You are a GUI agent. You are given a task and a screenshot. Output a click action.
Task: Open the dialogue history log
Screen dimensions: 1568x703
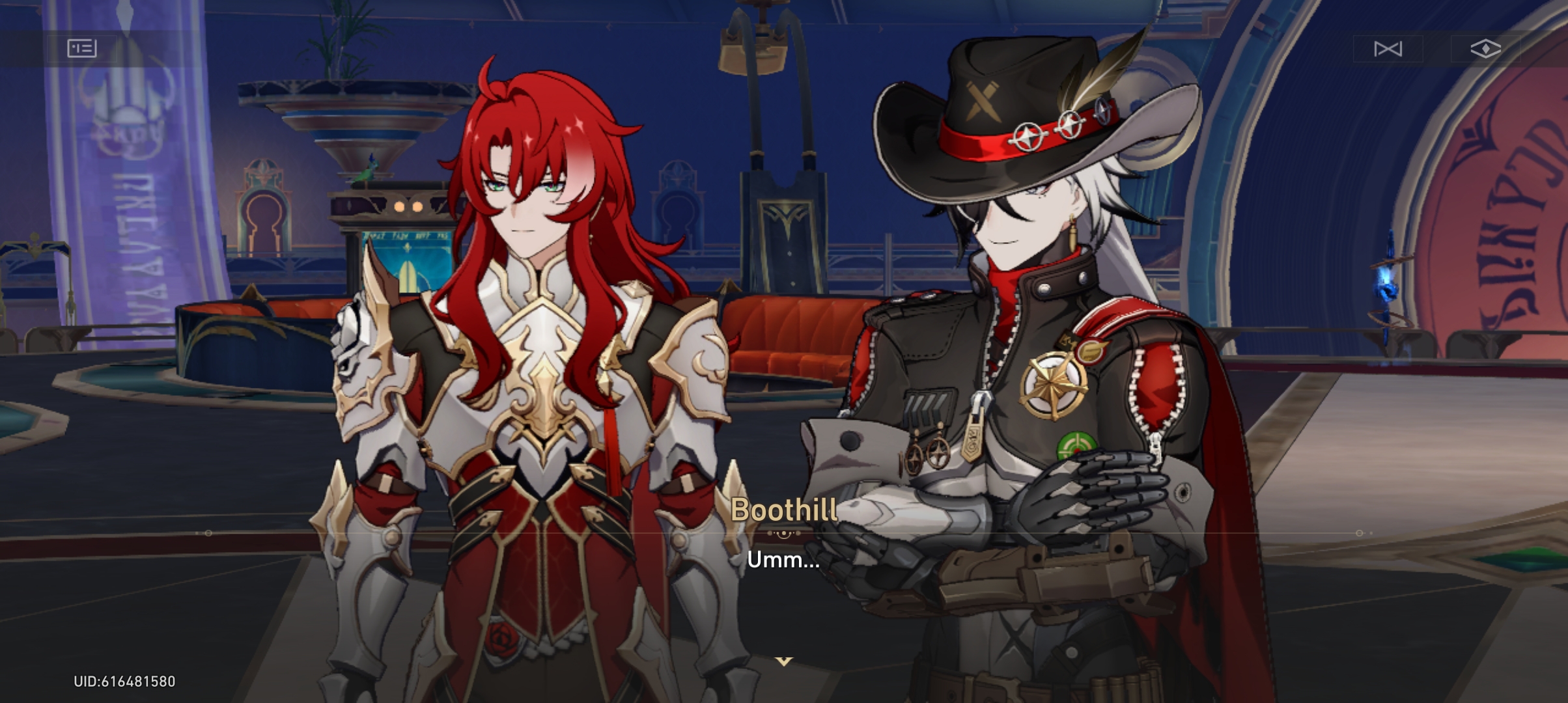tap(81, 49)
